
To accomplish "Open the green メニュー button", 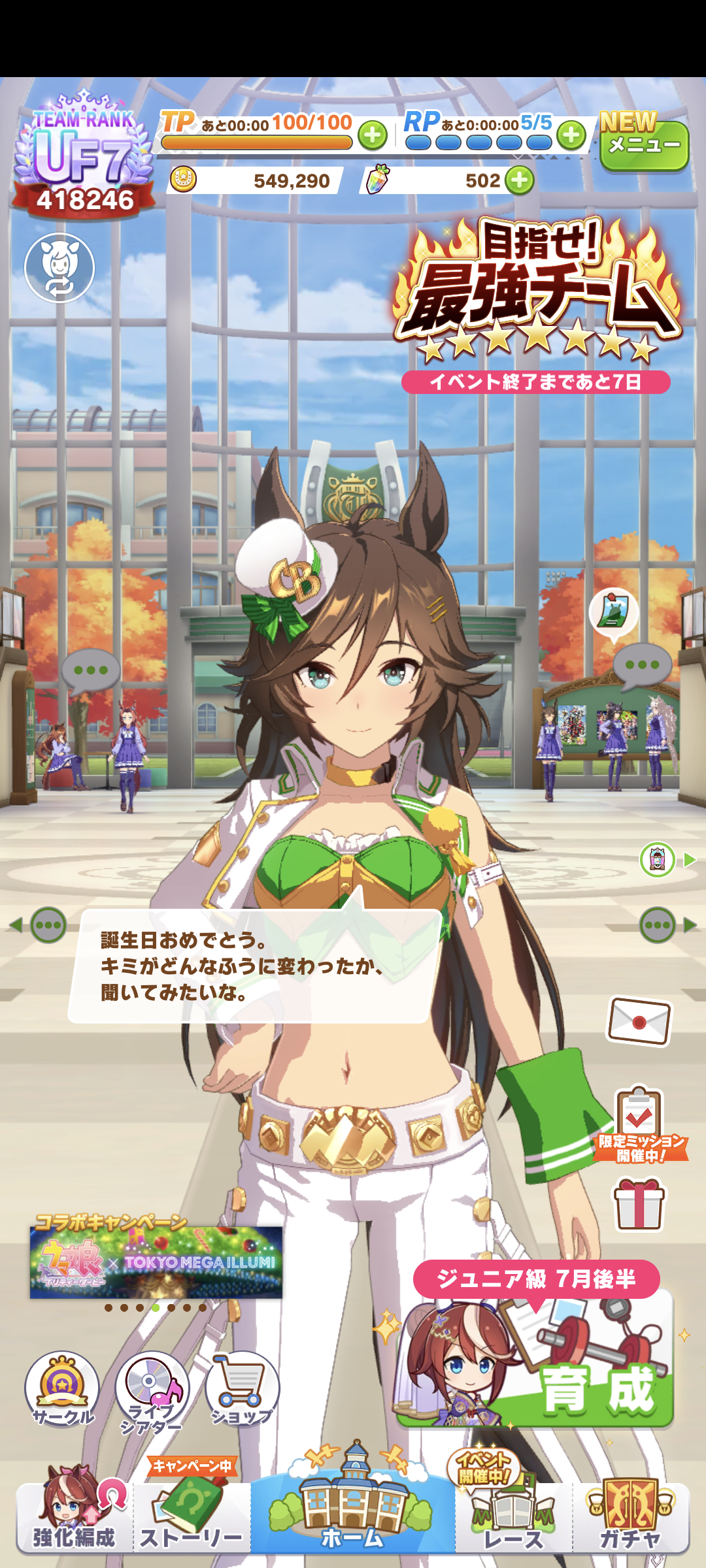I will coord(644,145).
